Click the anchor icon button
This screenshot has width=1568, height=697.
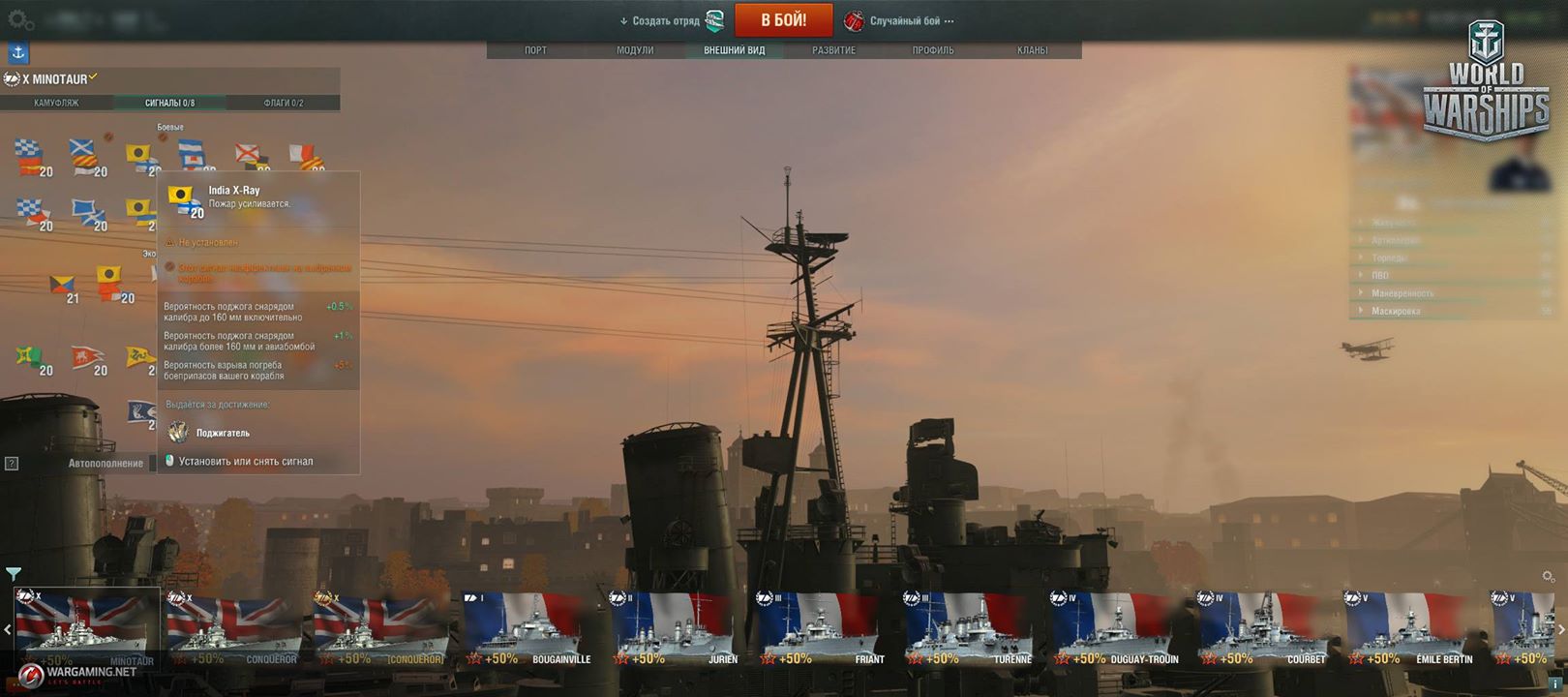(x=18, y=53)
